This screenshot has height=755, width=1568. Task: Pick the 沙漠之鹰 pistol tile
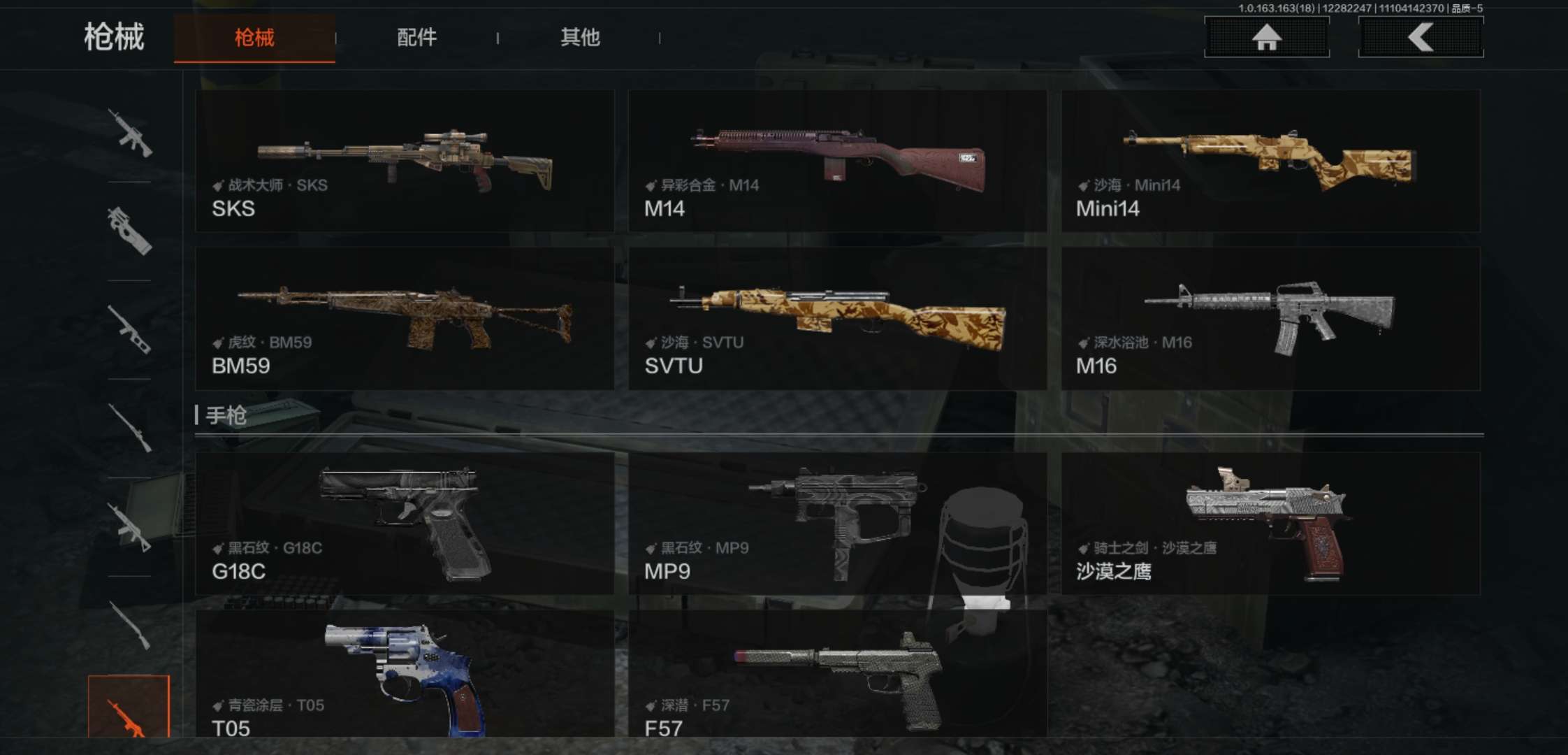click(x=1270, y=524)
